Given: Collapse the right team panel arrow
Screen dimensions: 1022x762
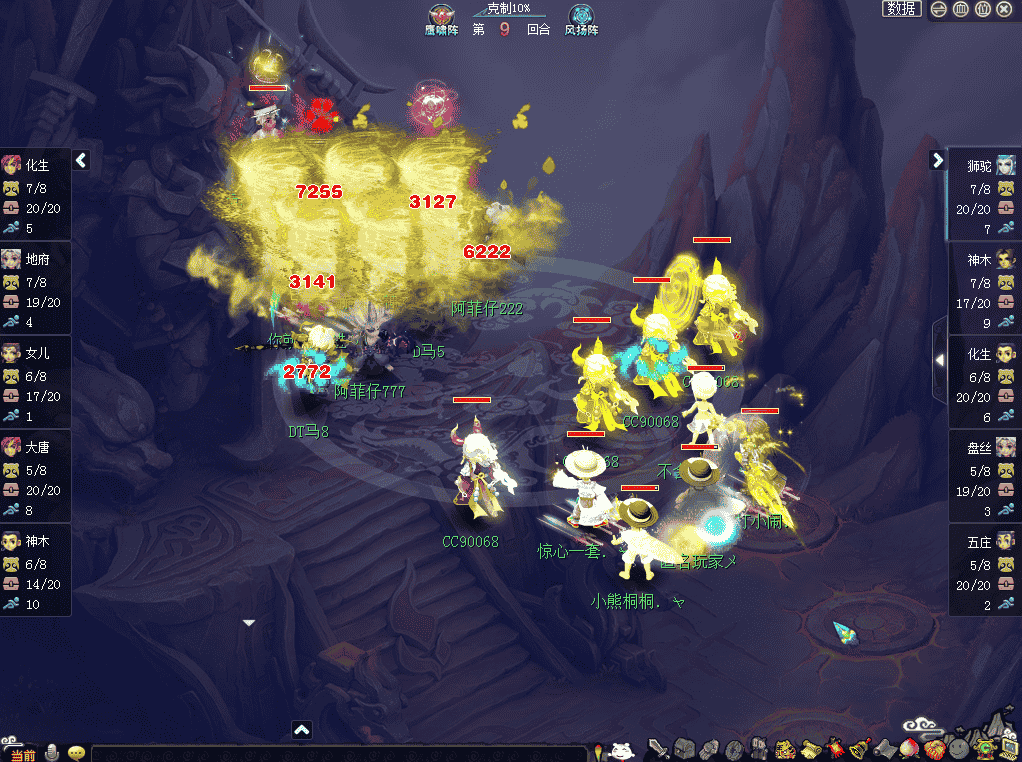Looking at the screenshot, I should [x=937, y=160].
